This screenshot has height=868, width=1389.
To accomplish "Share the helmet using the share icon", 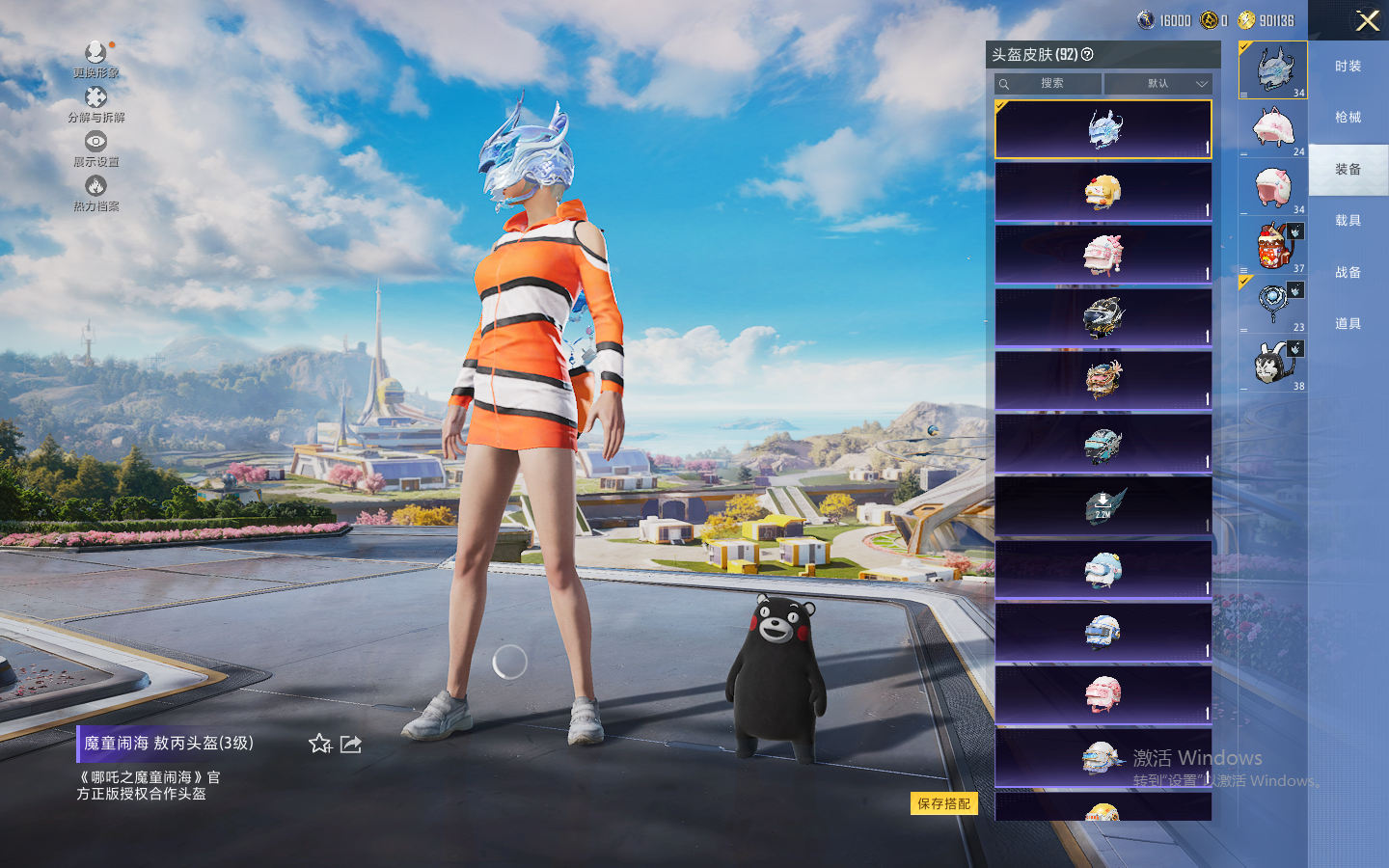I will tap(351, 744).
